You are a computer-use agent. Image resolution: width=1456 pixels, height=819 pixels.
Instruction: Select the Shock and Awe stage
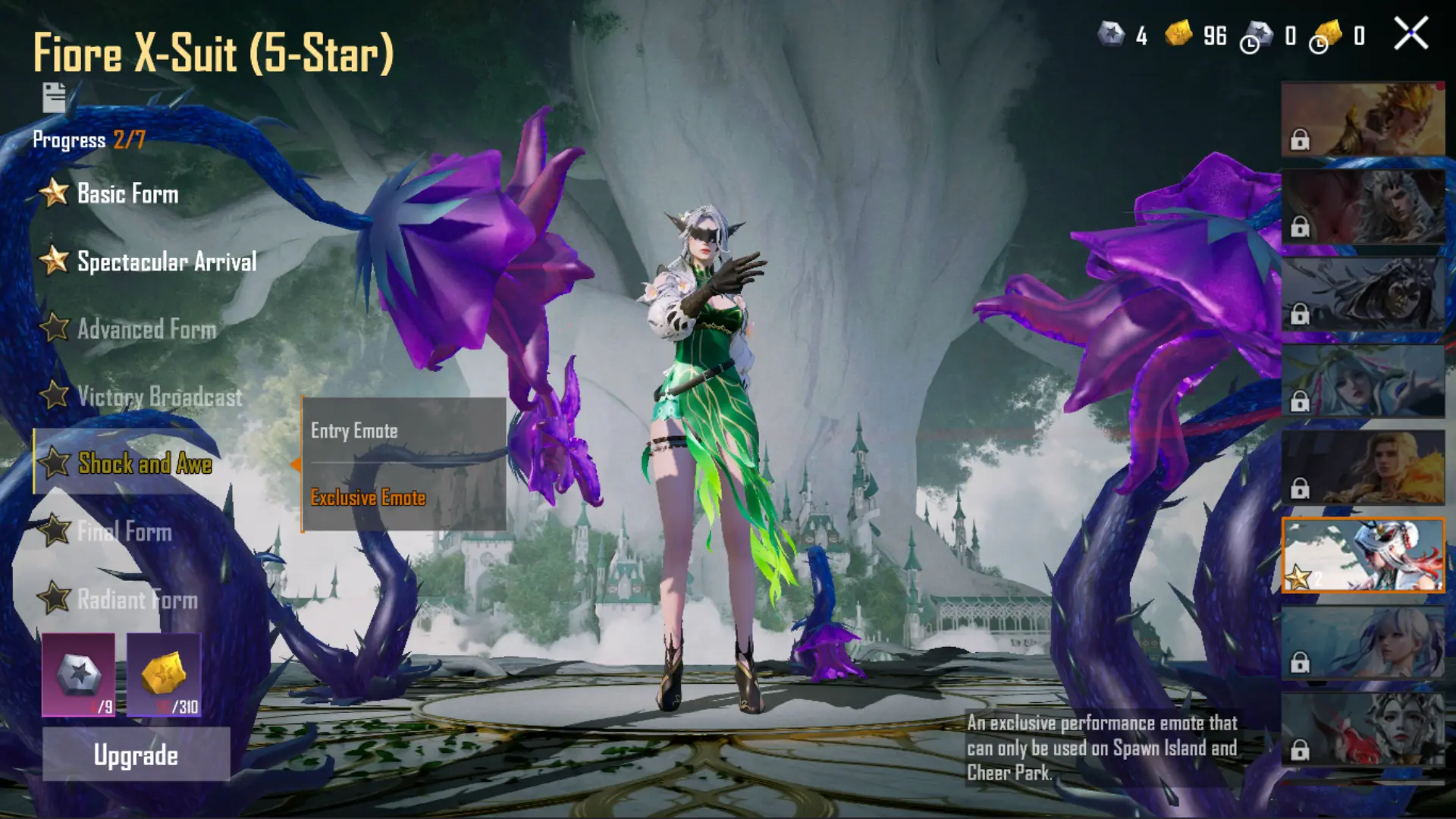click(x=144, y=463)
